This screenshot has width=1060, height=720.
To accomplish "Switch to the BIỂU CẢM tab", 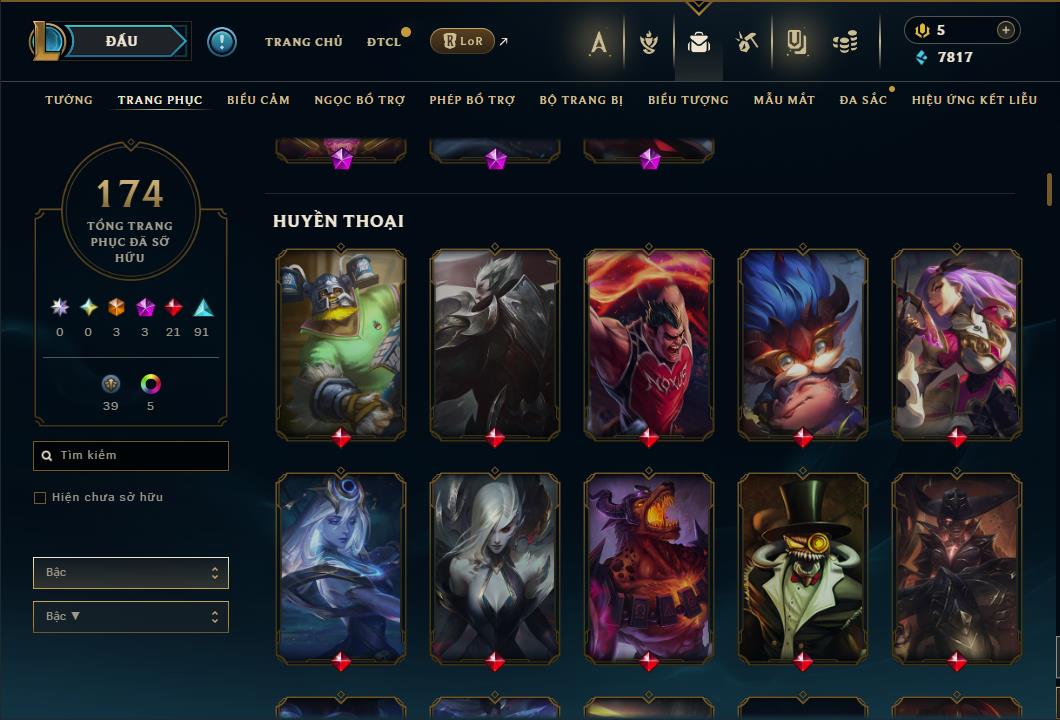I will [x=258, y=100].
